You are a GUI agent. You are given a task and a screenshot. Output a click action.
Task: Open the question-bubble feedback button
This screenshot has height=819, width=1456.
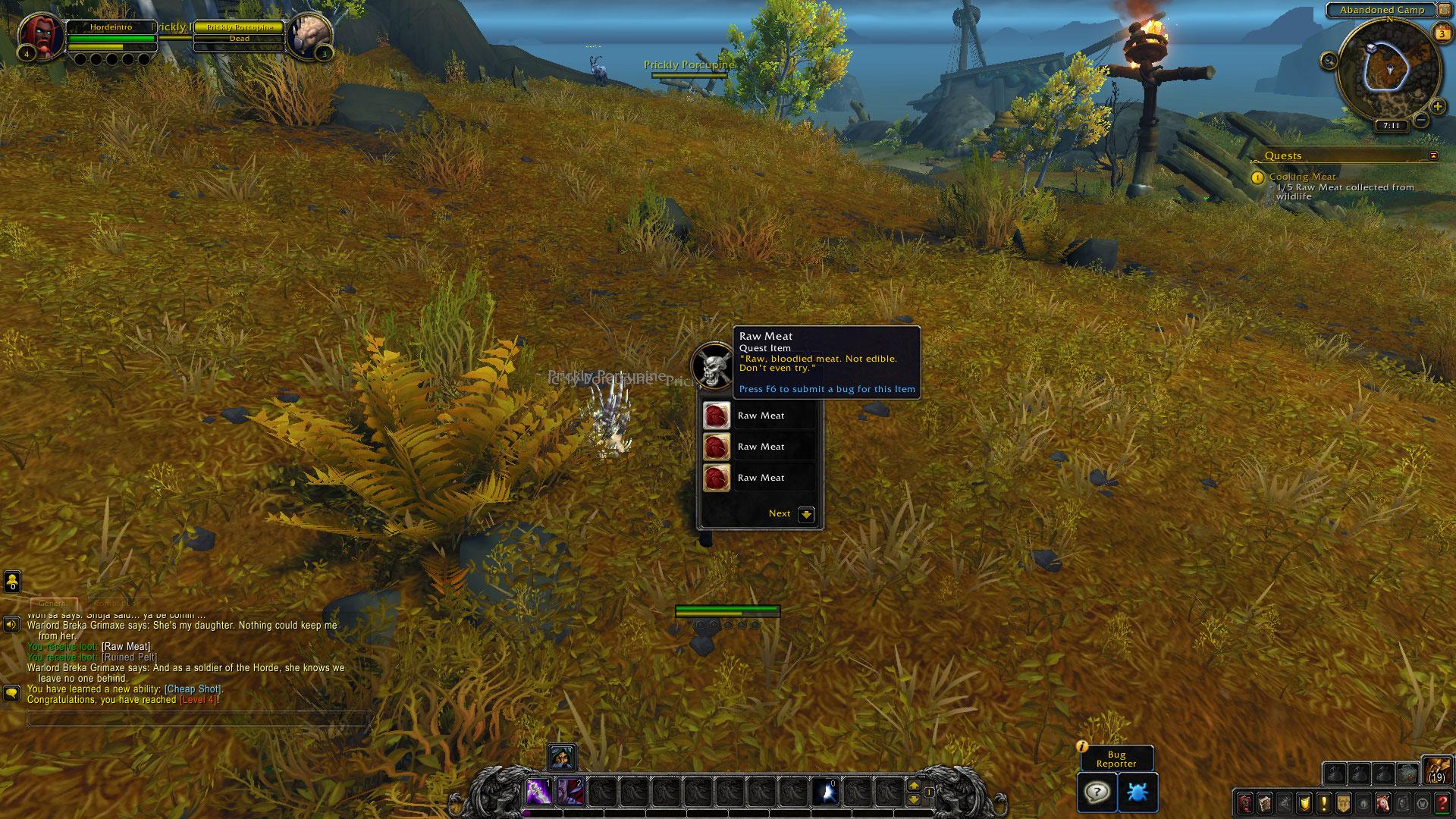(x=1097, y=792)
